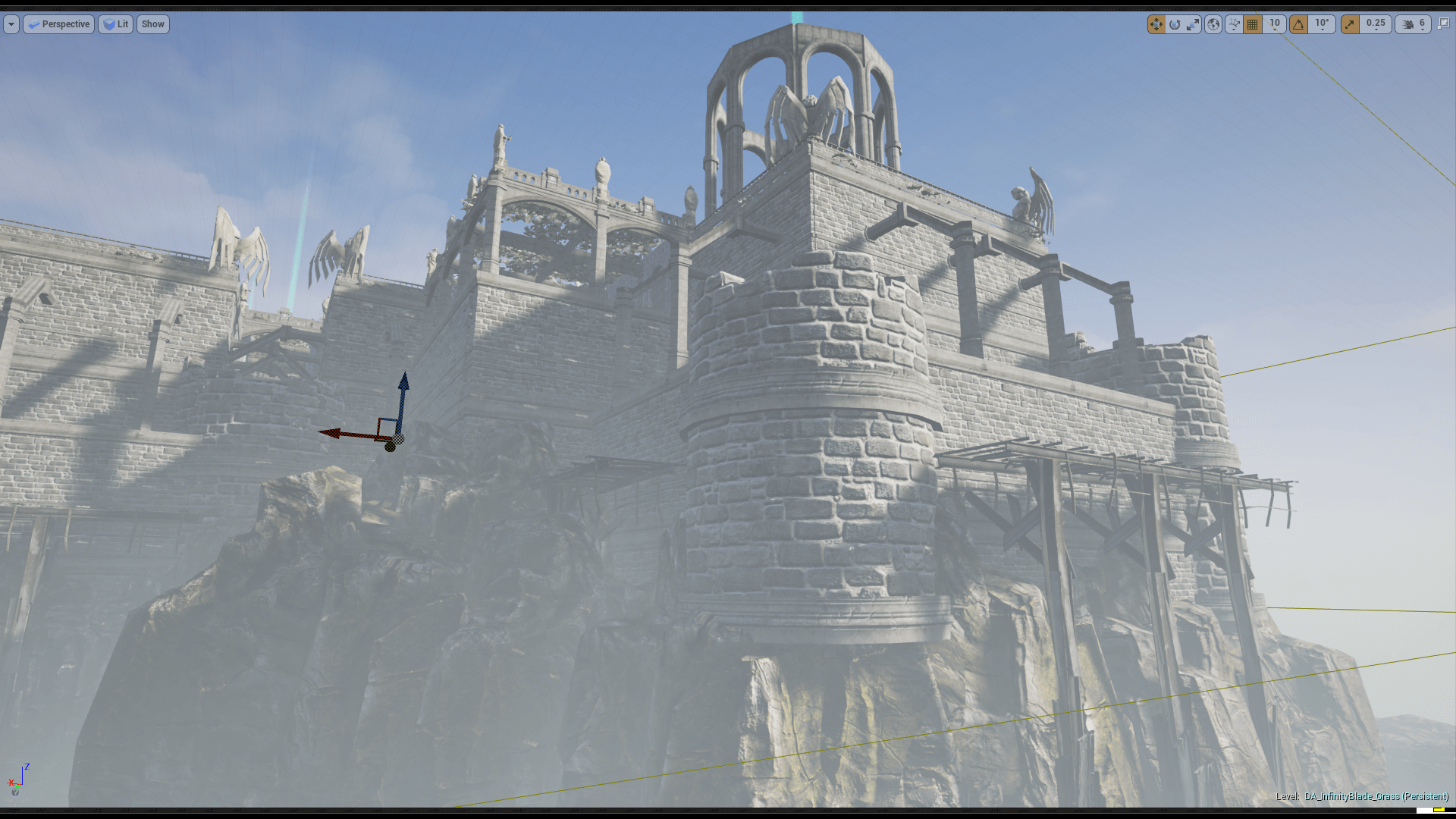Select the Scale tool
The image size is (1456, 819).
pyautogui.click(x=1194, y=24)
